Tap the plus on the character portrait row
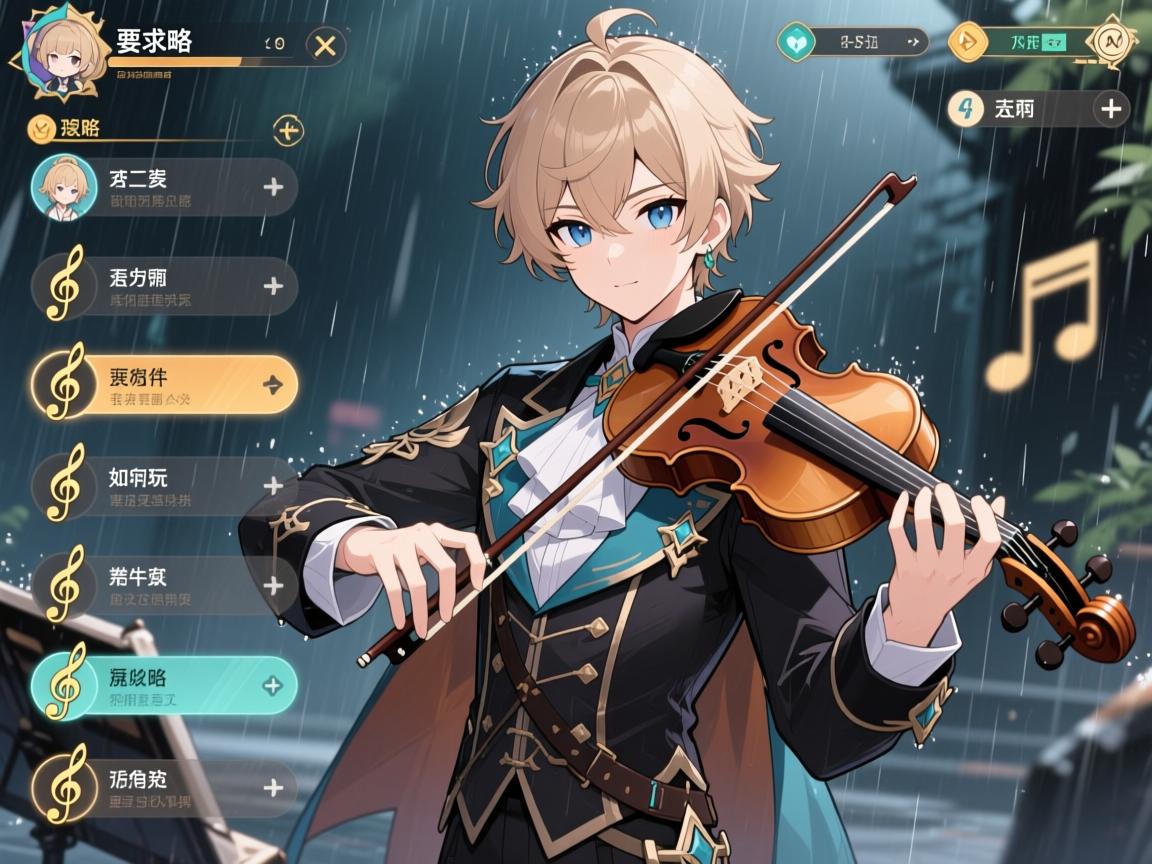 tap(273, 187)
